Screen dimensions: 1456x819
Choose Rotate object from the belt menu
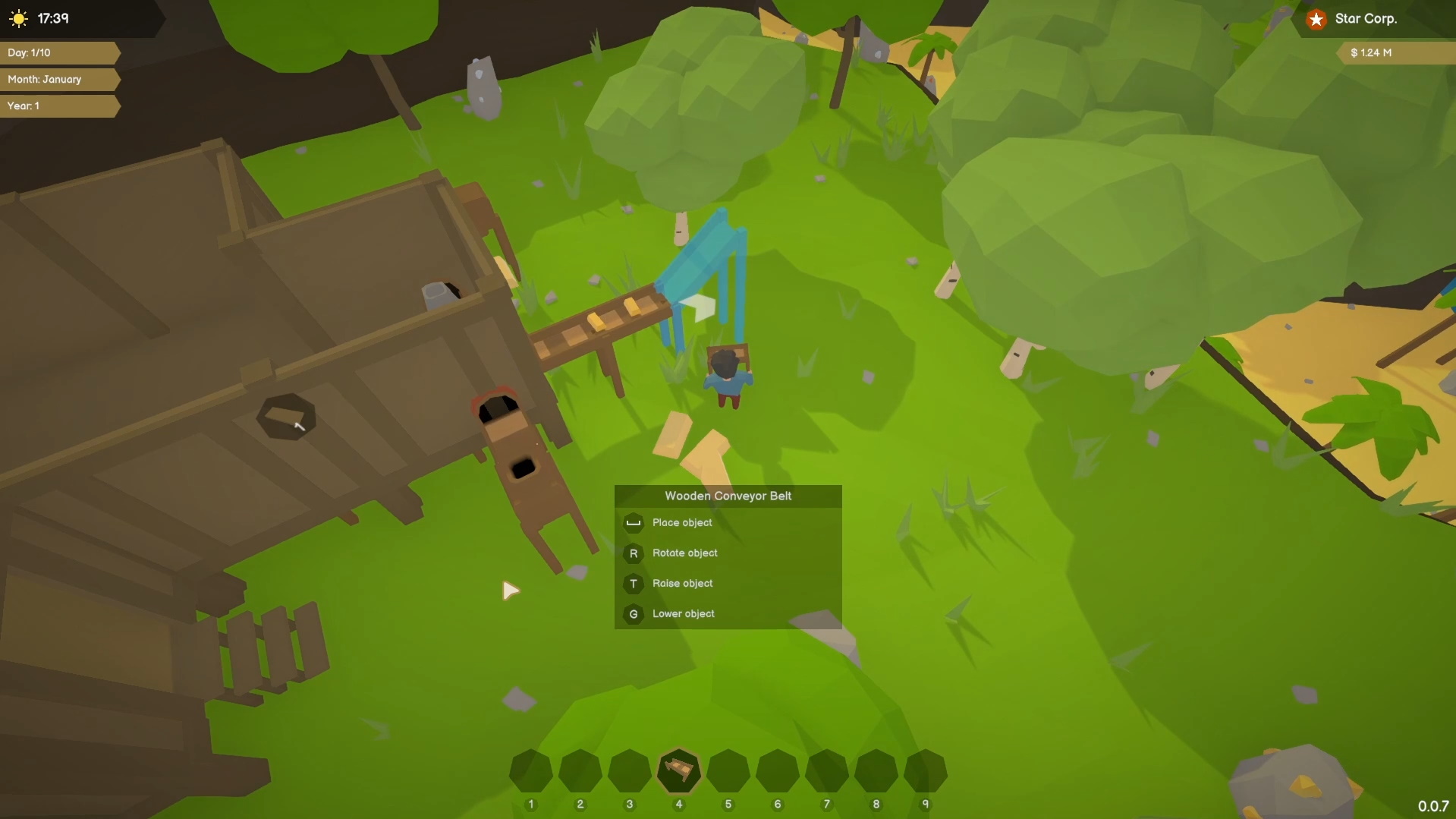(684, 553)
